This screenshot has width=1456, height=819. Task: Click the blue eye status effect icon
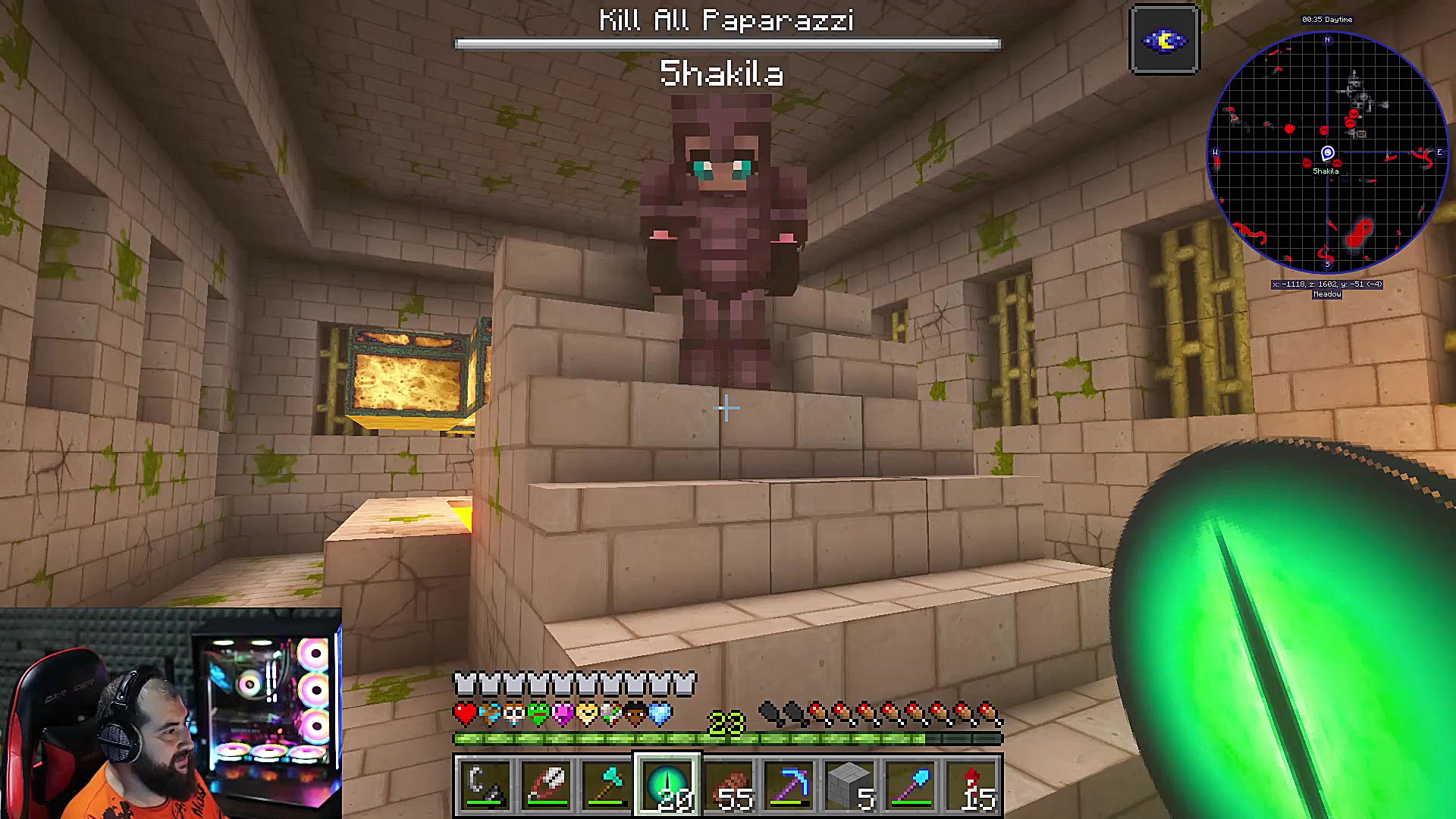[1164, 40]
